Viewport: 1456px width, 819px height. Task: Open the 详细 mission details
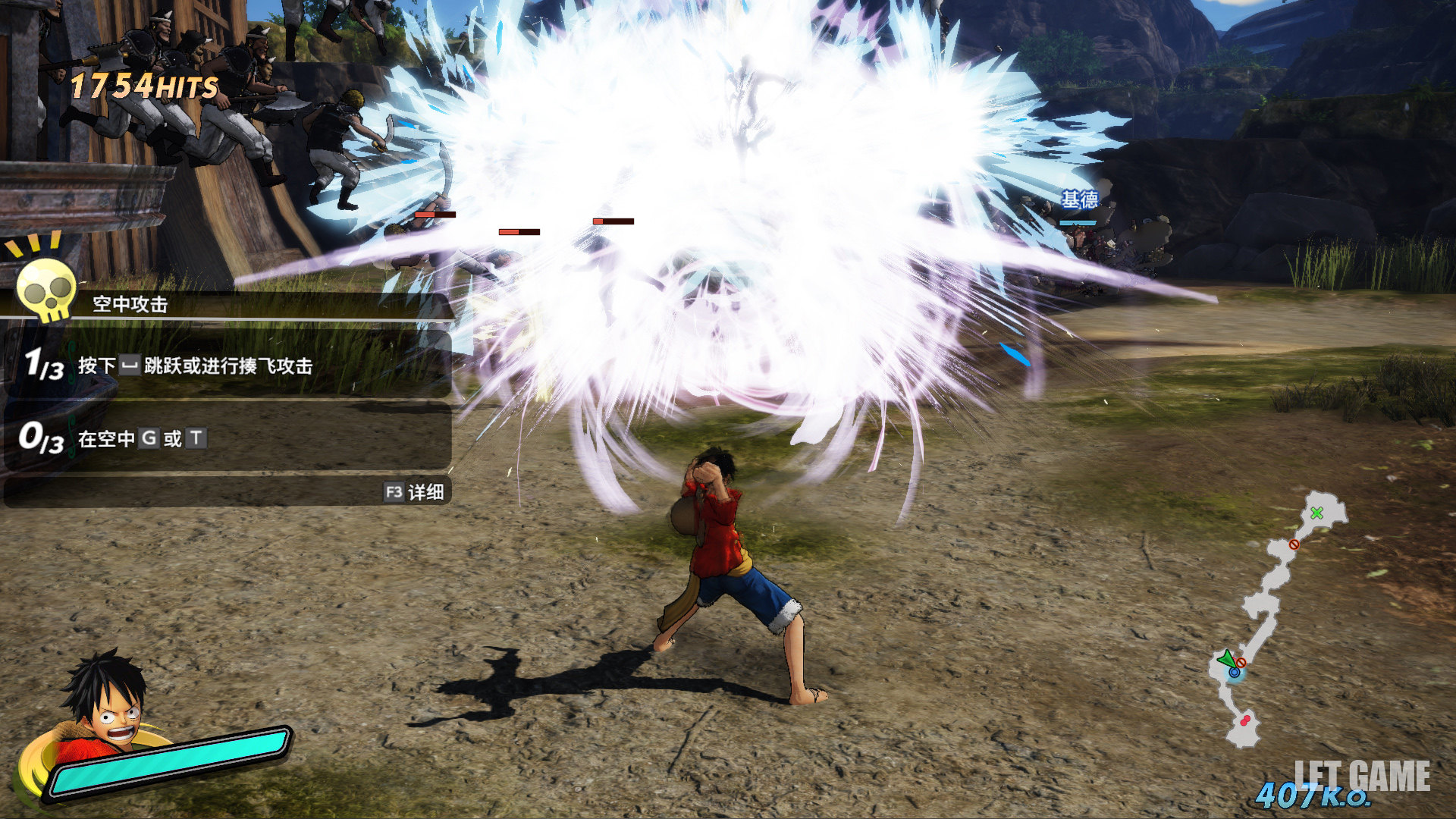[x=414, y=492]
